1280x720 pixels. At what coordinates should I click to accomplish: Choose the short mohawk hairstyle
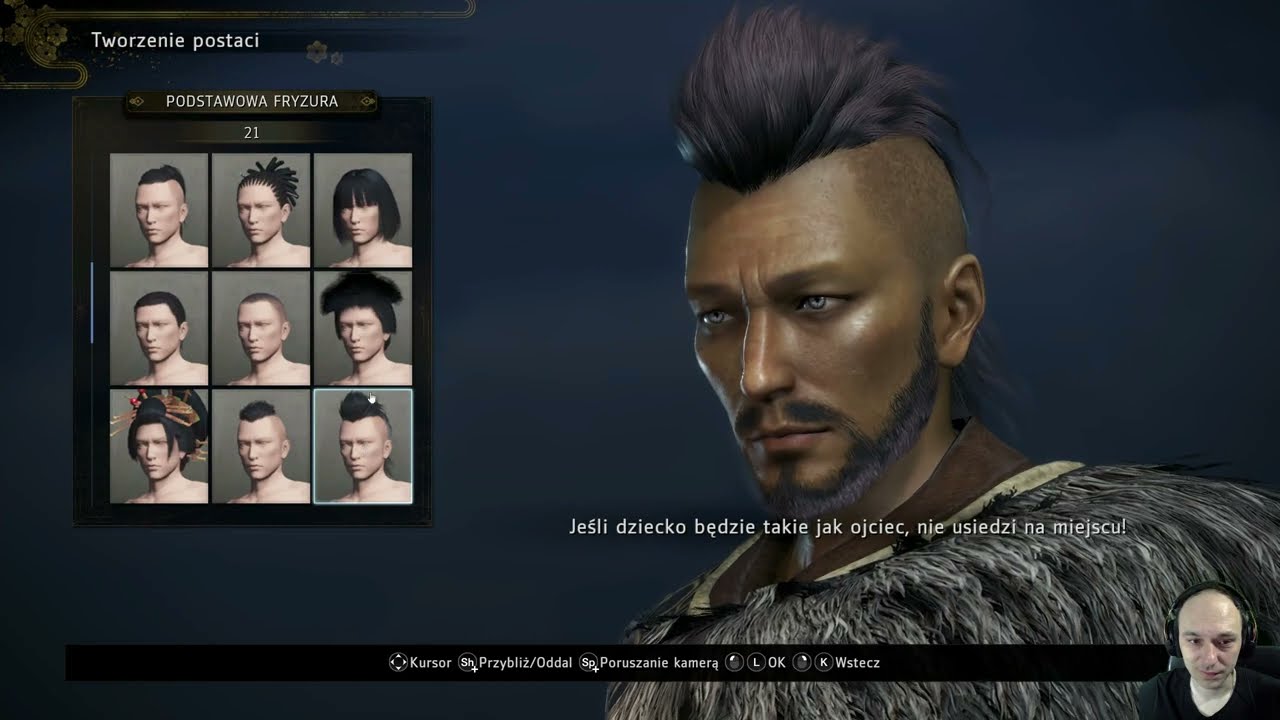pos(261,446)
